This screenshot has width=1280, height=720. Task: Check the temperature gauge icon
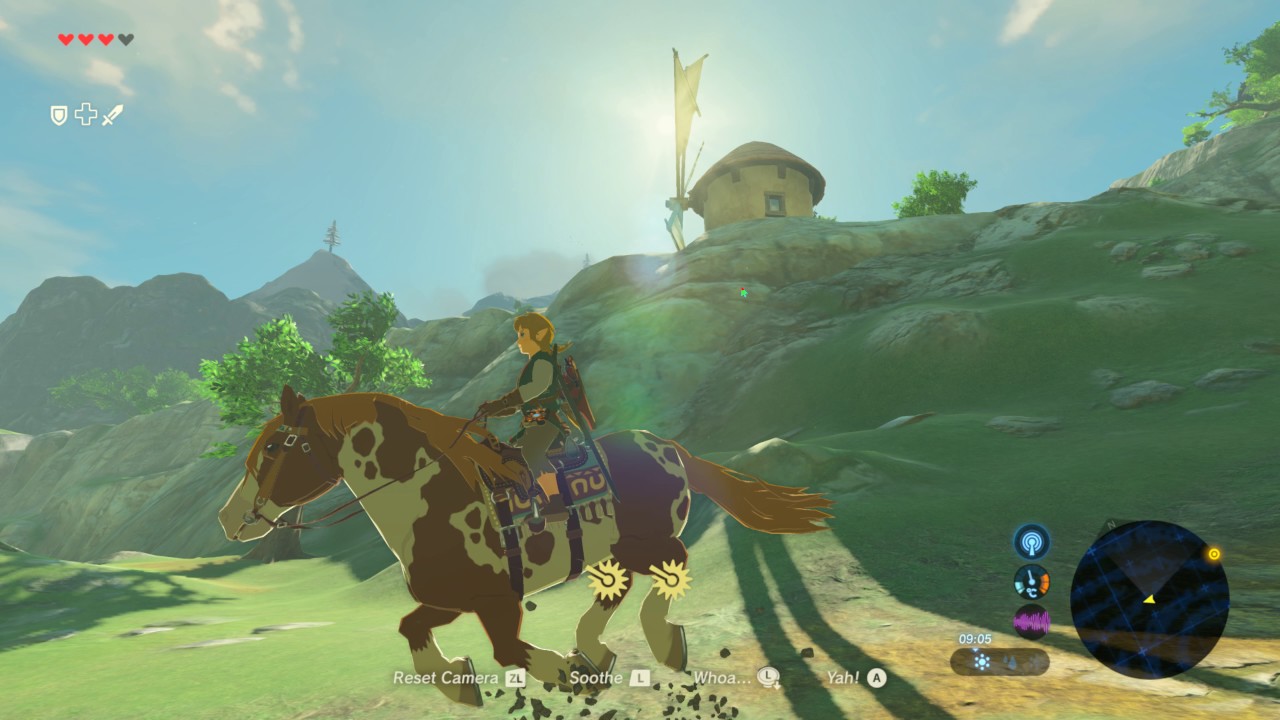click(1031, 581)
